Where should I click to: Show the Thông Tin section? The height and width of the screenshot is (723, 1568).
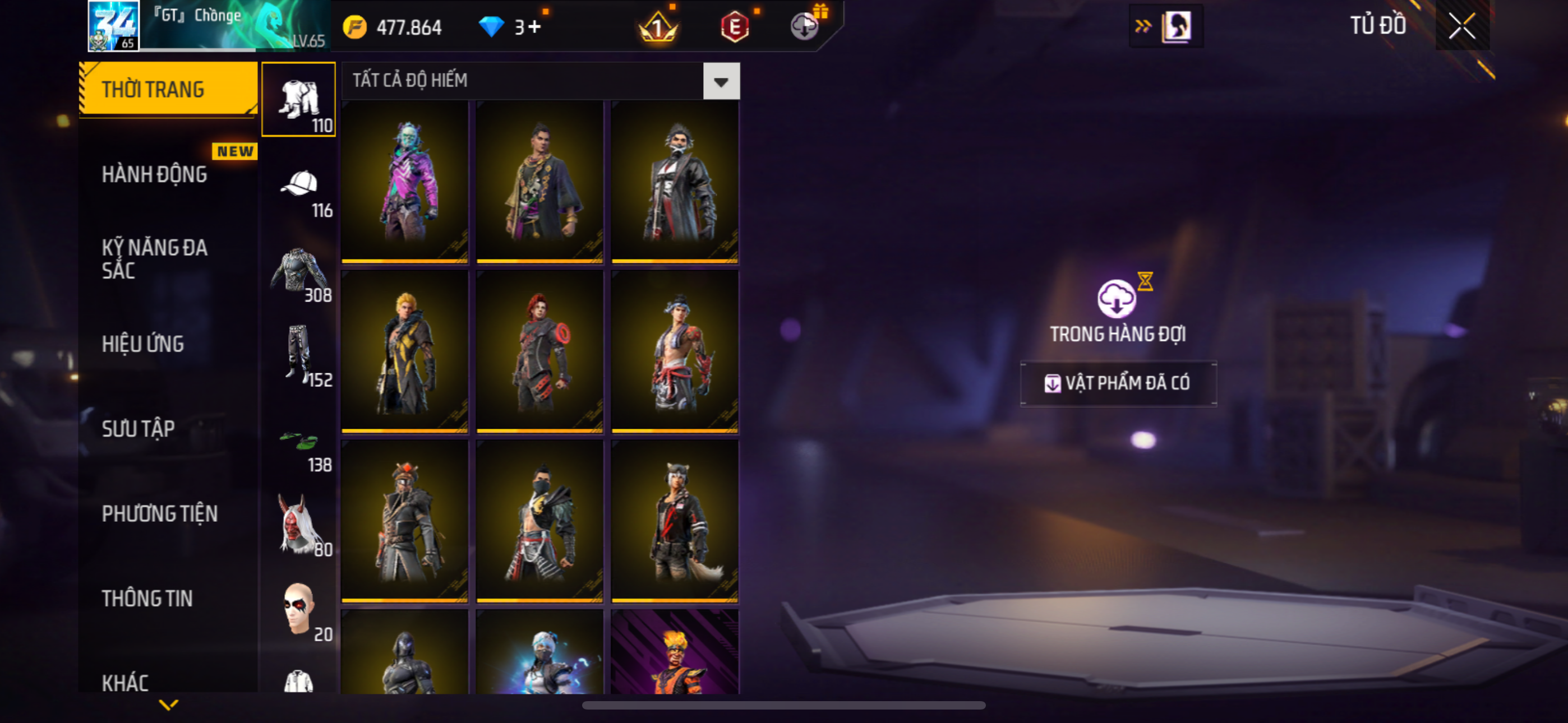point(147,598)
